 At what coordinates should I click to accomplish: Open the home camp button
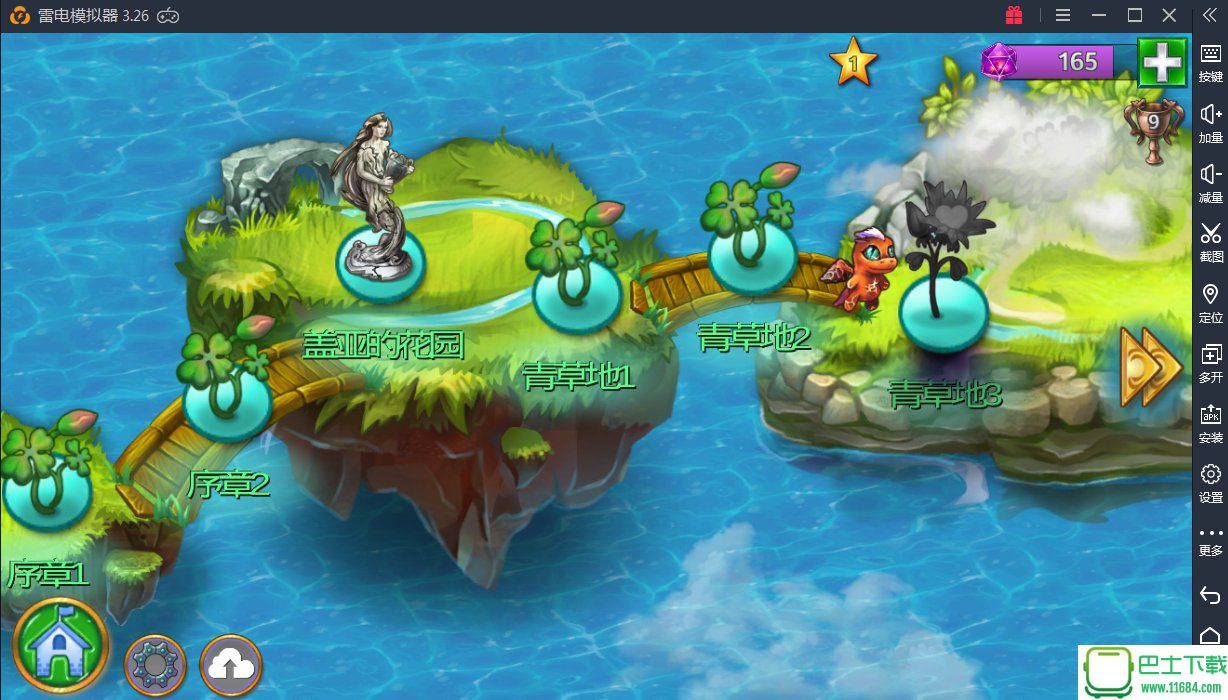pyautogui.click(x=60, y=645)
